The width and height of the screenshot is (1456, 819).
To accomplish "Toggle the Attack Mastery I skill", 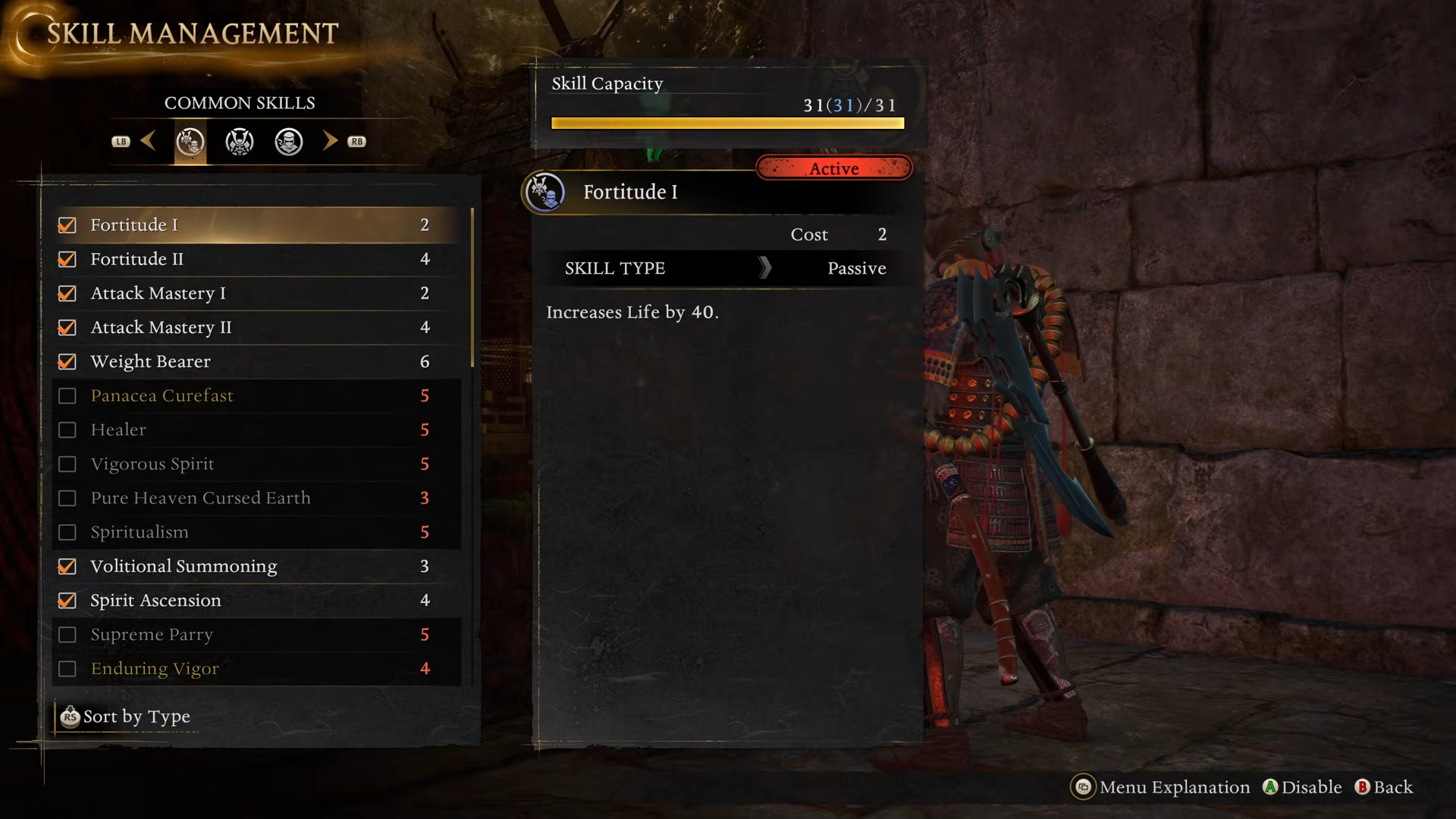I will (x=67, y=293).
